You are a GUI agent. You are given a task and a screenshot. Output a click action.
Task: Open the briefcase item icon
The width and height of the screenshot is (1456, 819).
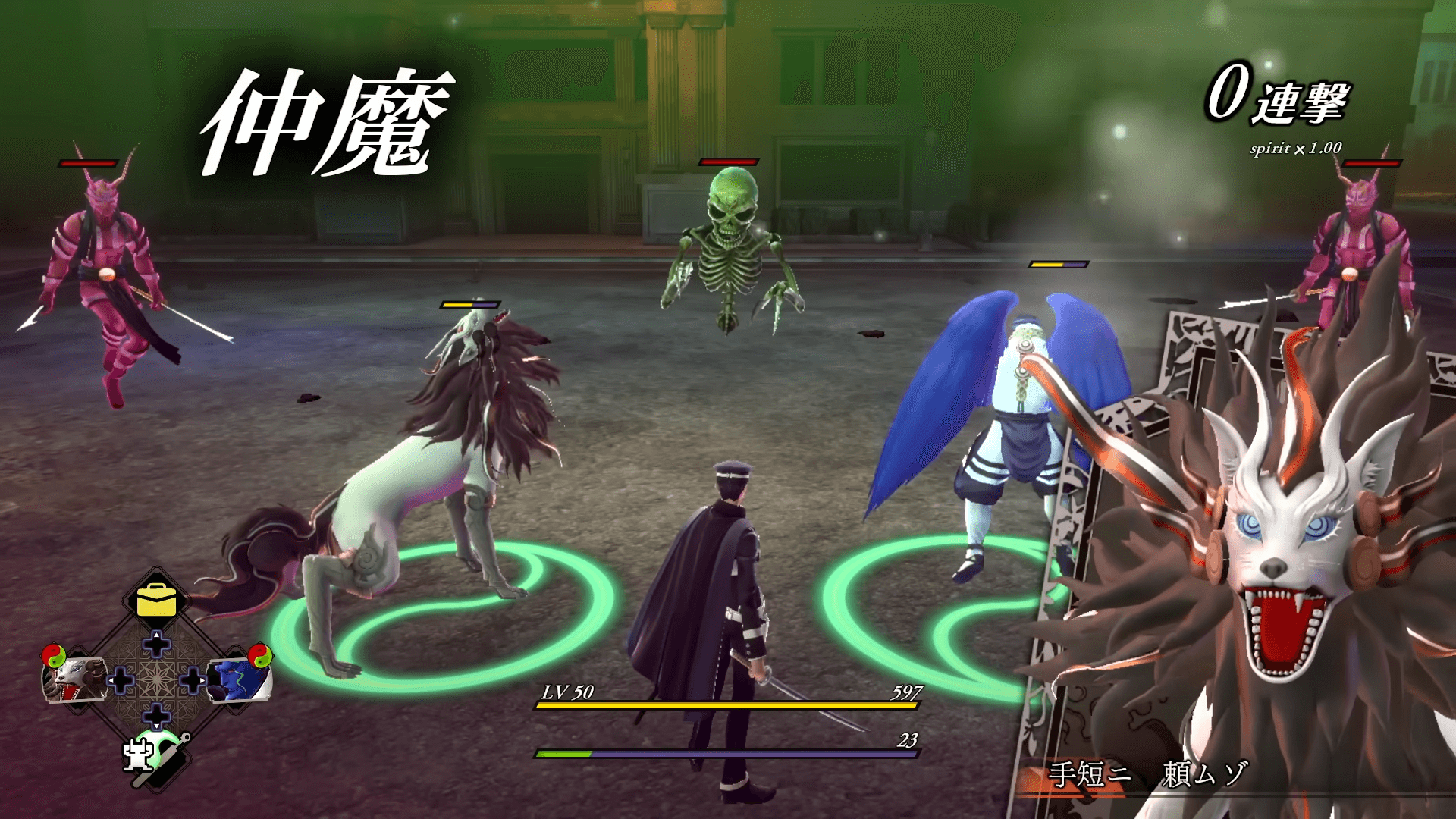point(155,599)
